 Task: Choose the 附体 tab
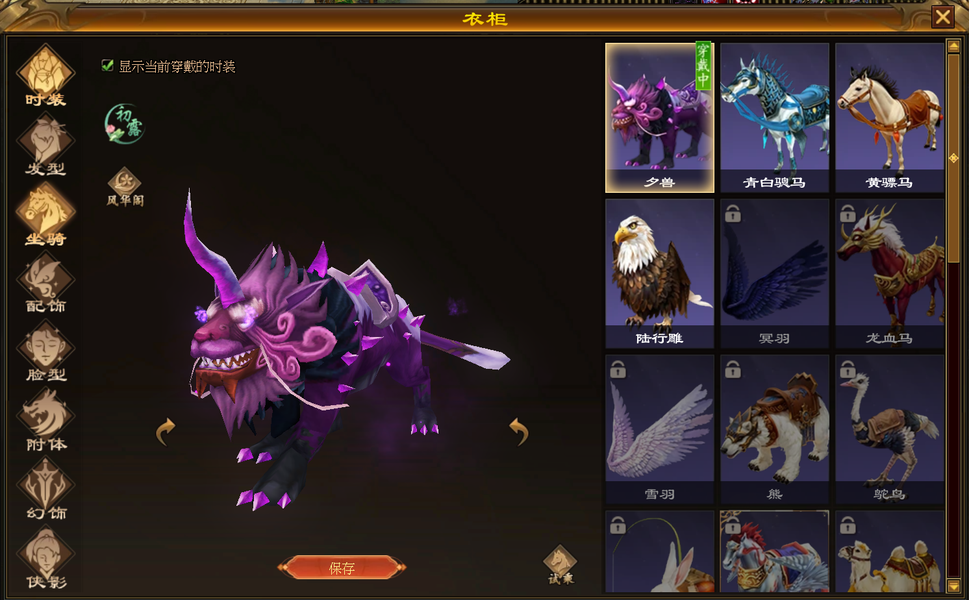(x=45, y=420)
